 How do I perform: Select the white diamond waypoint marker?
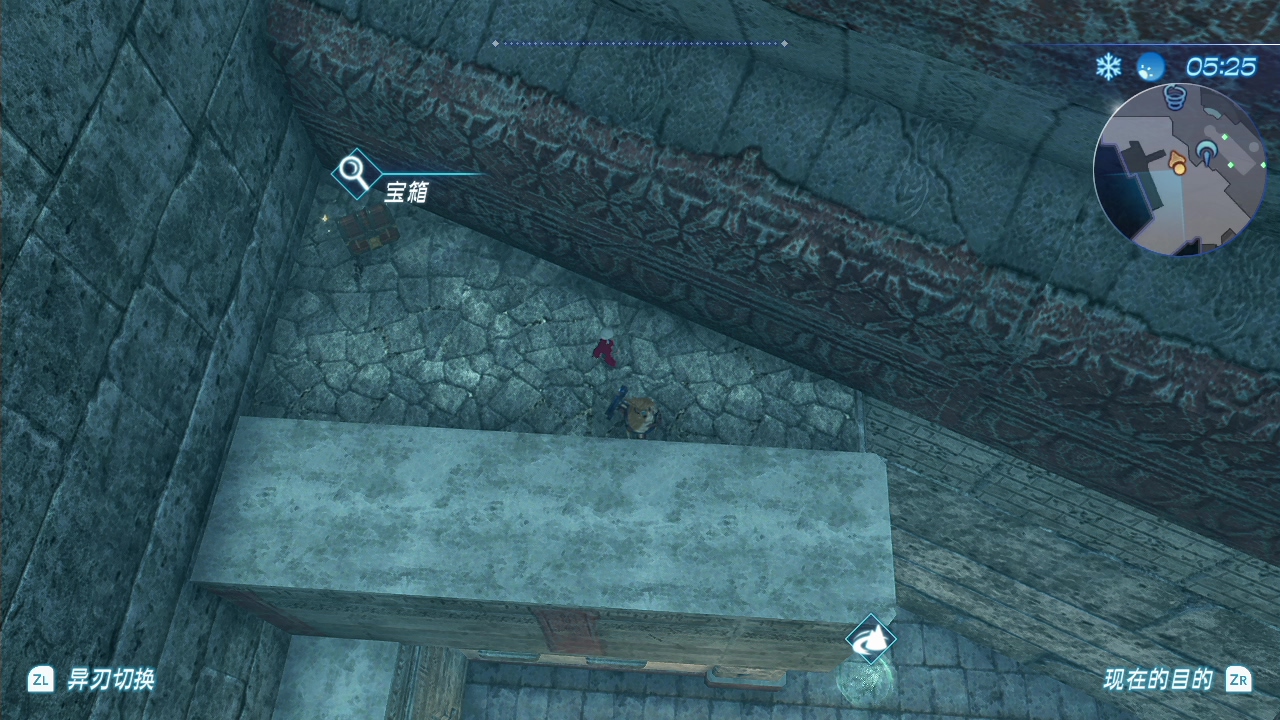[870, 640]
